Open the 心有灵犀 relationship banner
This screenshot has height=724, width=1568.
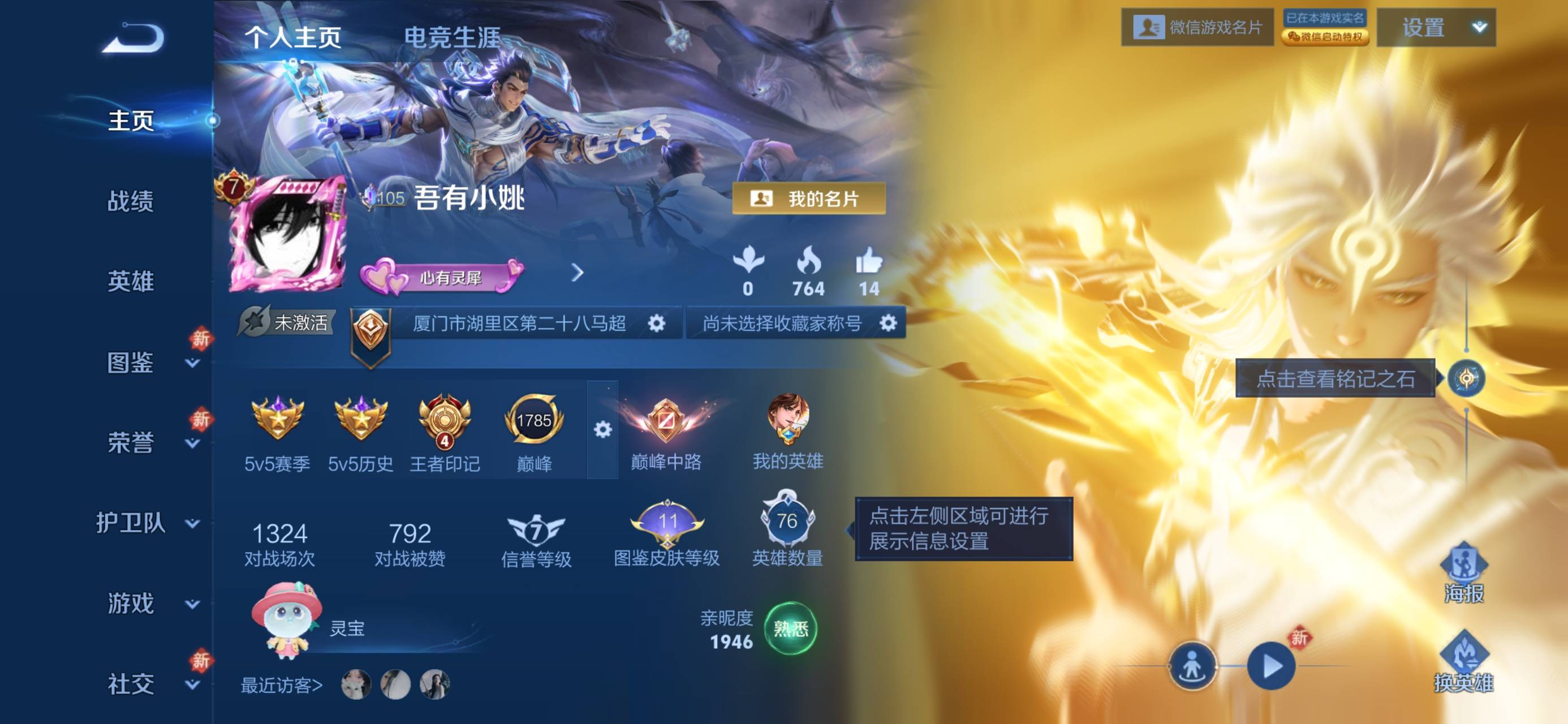pos(443,277)
